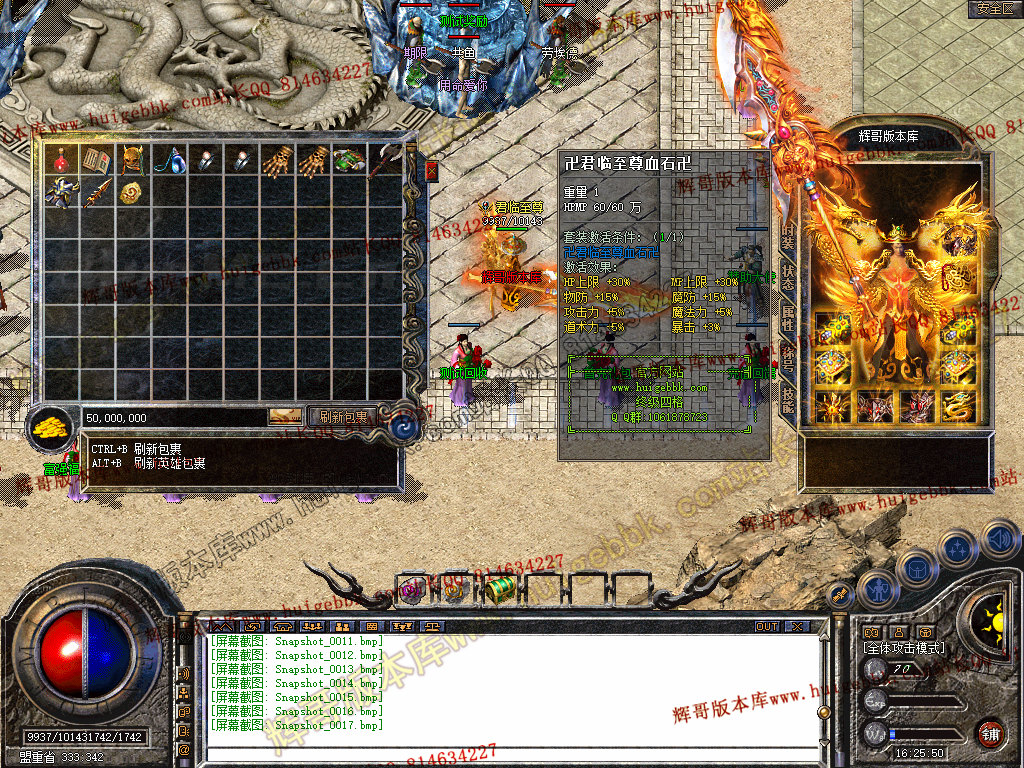
Task: Pick the horned helmet inventory item
Action: (132, 160)
